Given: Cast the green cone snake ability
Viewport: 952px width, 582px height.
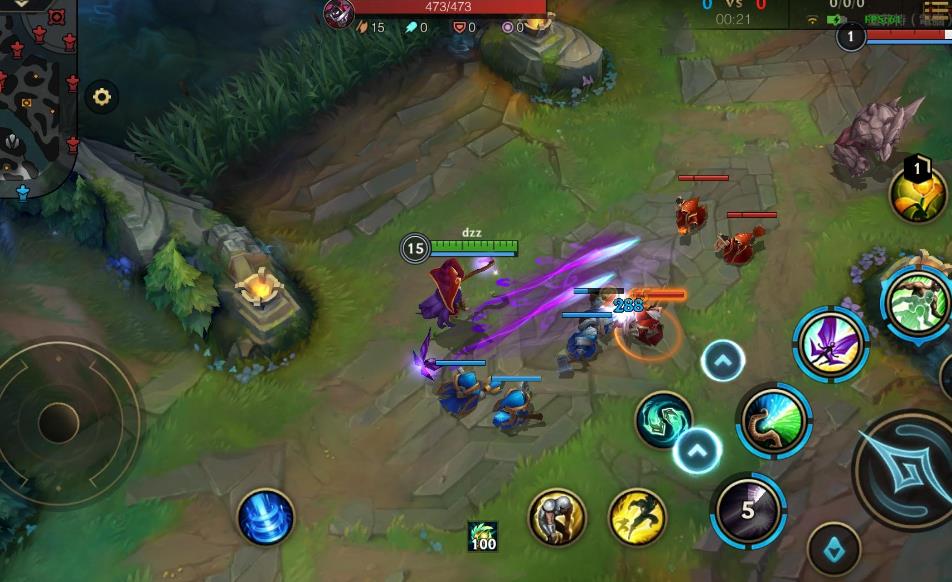Looking at the screenshot, I should [x=773, y=421].
